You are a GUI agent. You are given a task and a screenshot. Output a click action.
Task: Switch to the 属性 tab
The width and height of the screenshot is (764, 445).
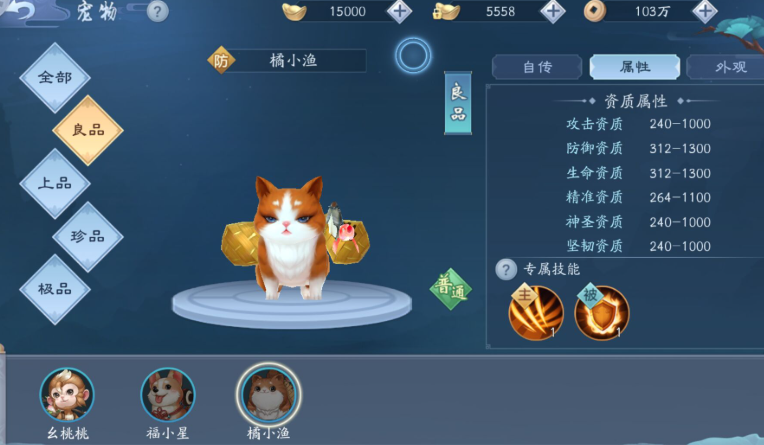tap(635, 67)
